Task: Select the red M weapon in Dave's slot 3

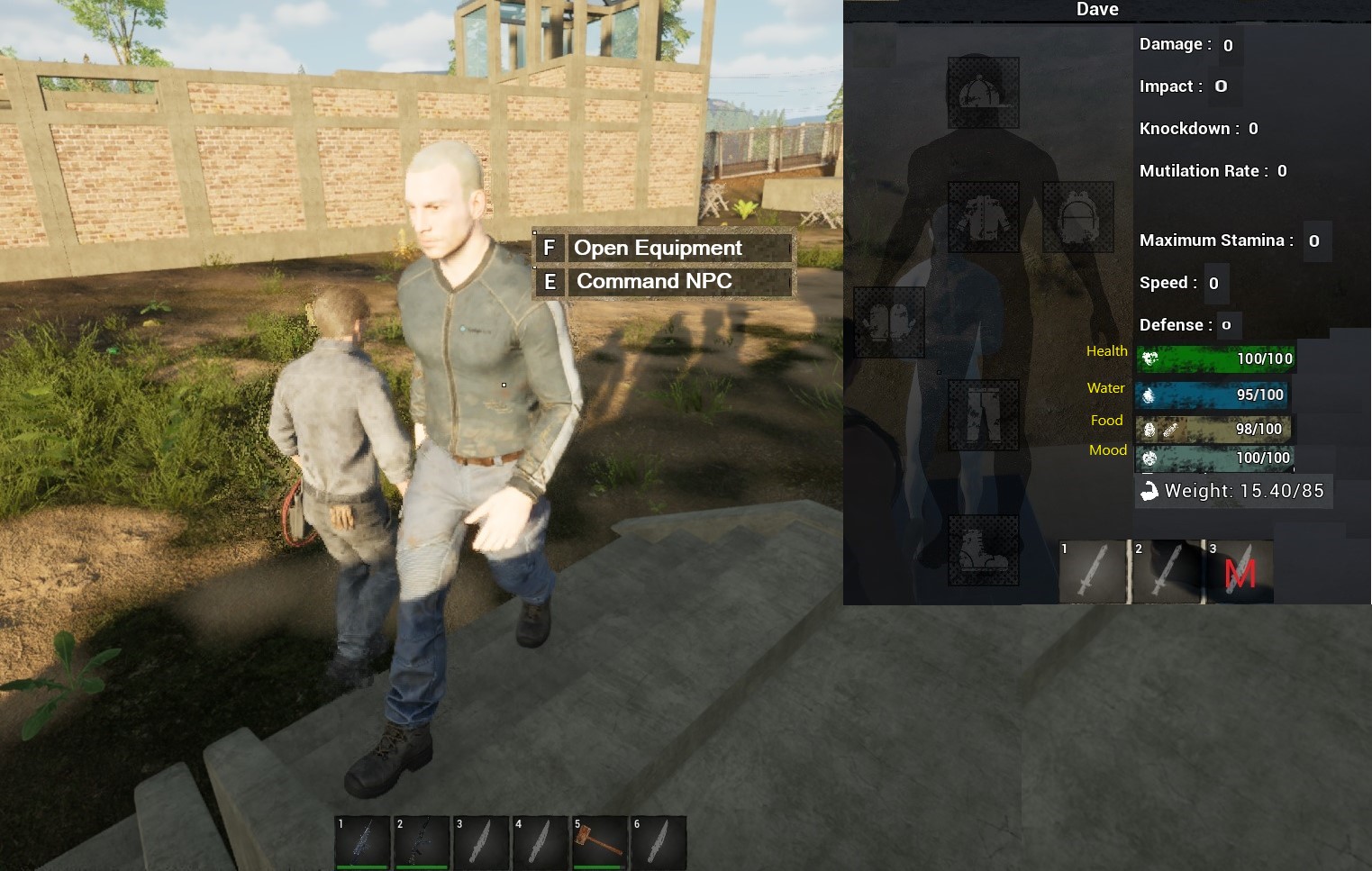Action: [x=1241, y=571]
